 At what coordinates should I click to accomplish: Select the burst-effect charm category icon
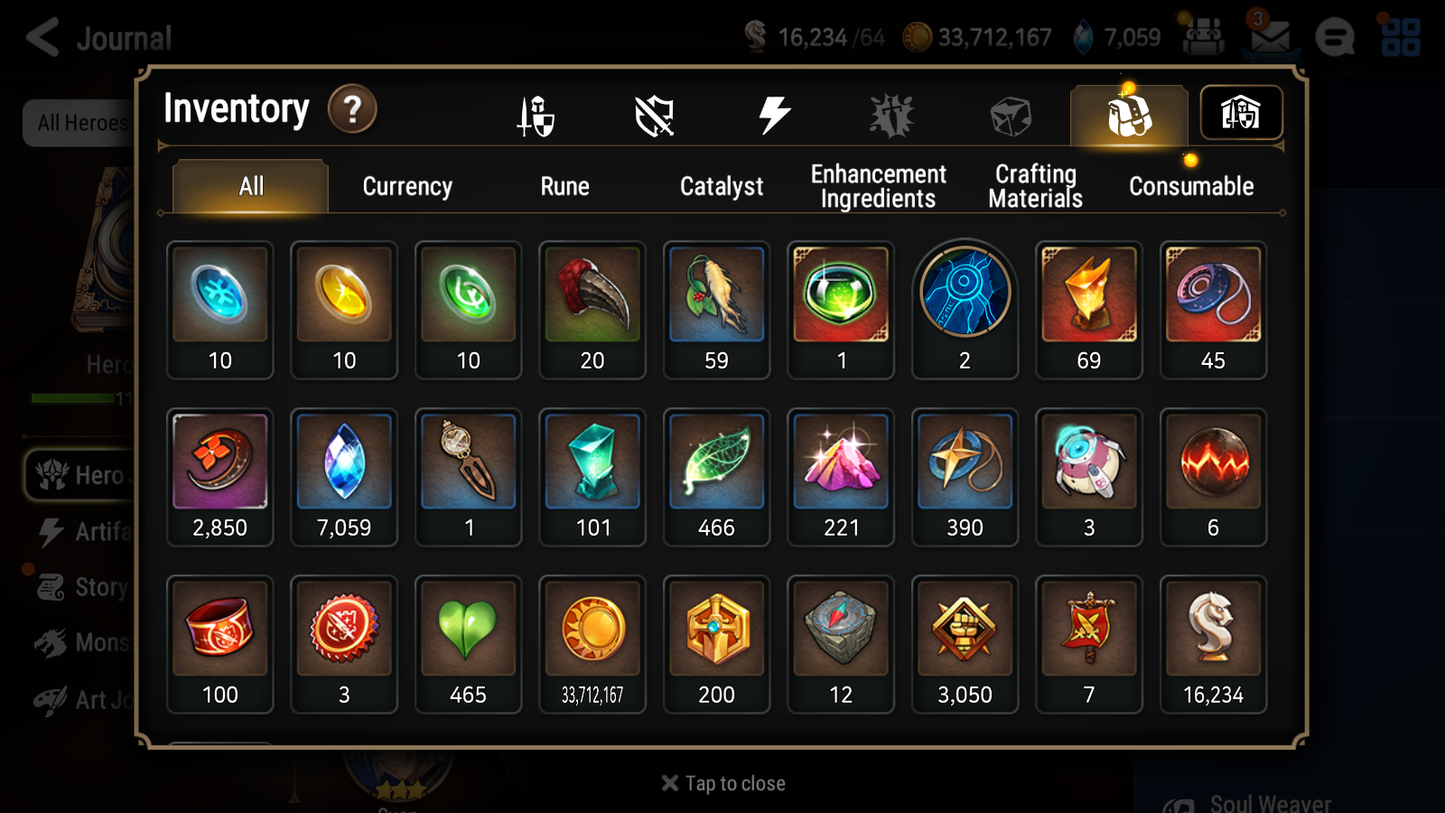[891, 113]
